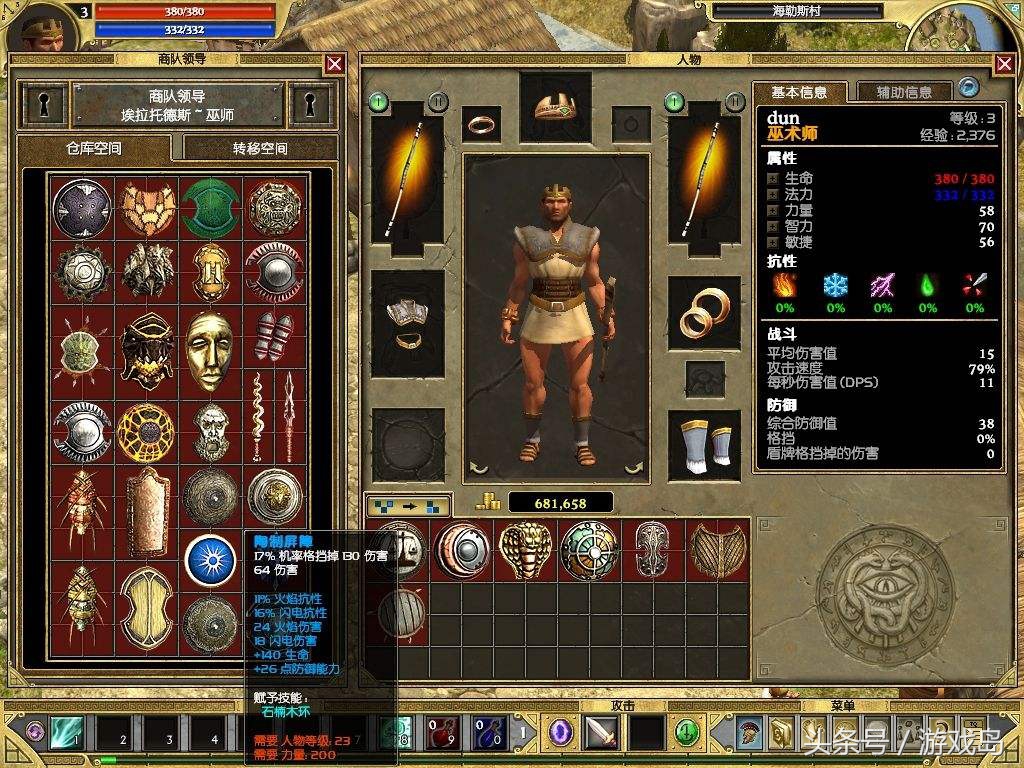The image size is (1024, 768).
Task: Click the double gold rings slot
Action: [704, 312]
